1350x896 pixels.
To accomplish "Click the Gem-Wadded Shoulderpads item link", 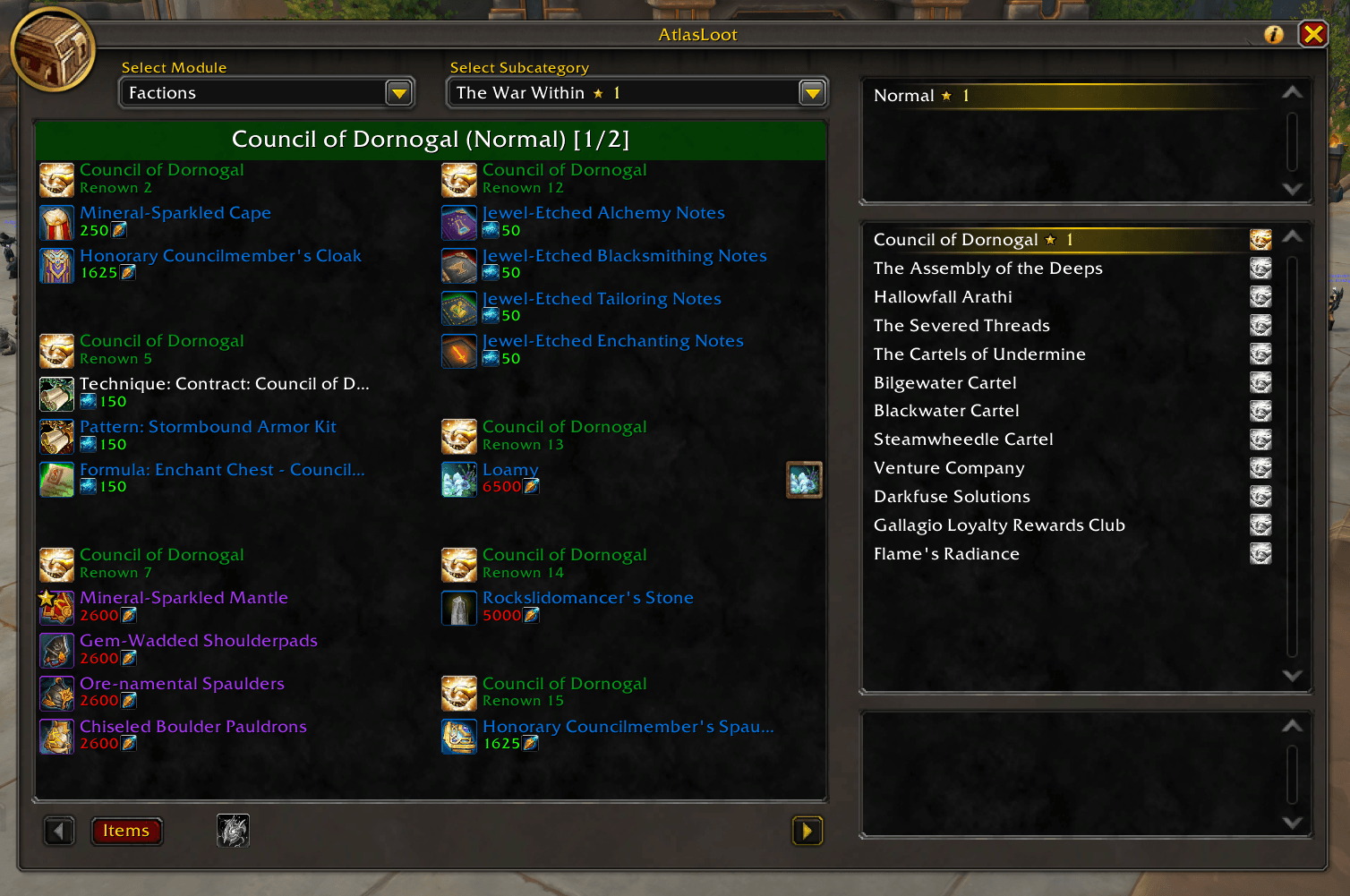I will pyautogui.click(x=199, y=640).
